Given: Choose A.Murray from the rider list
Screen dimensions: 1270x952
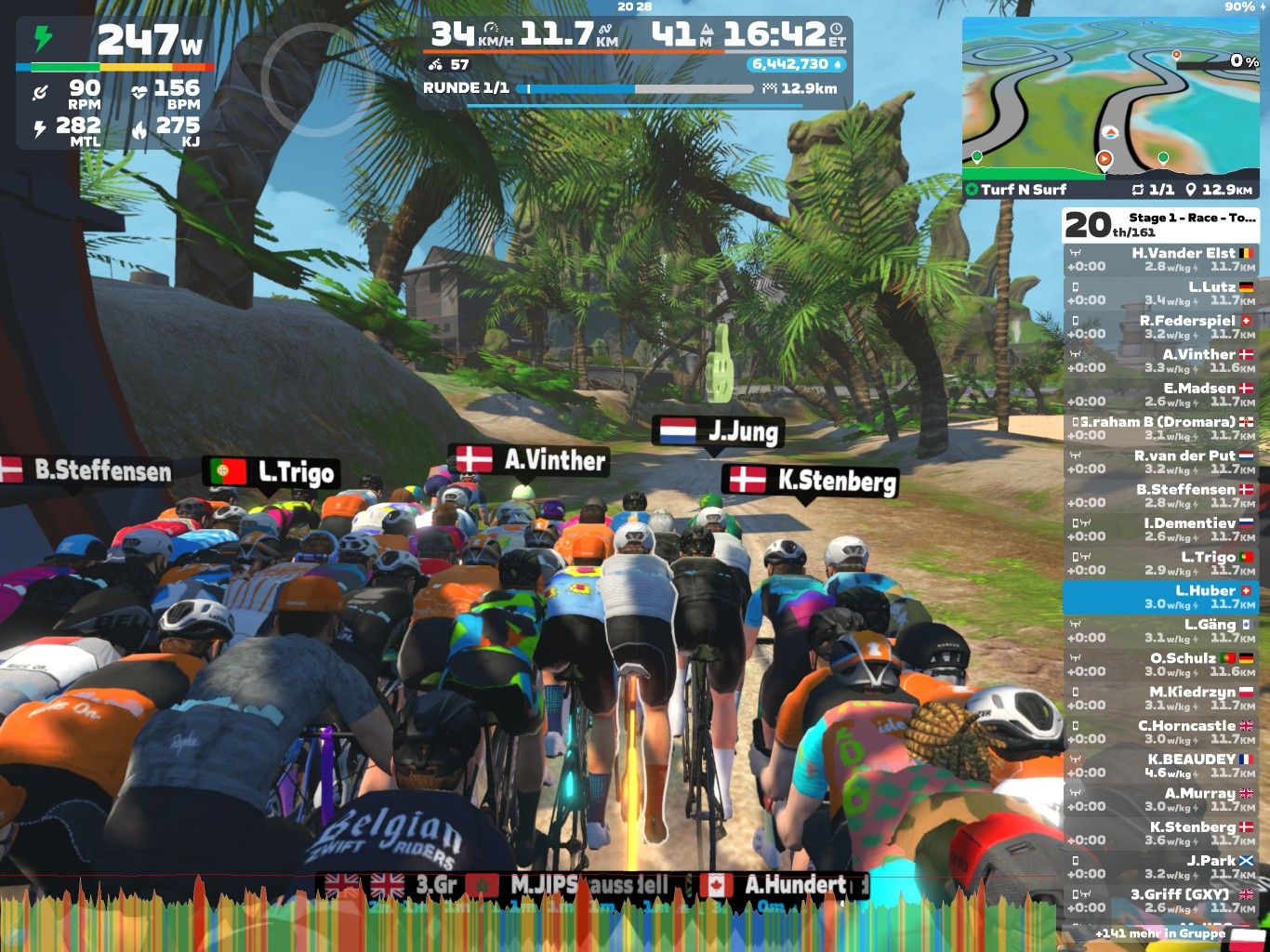Looking at the screenshot, I should 1160,800.
